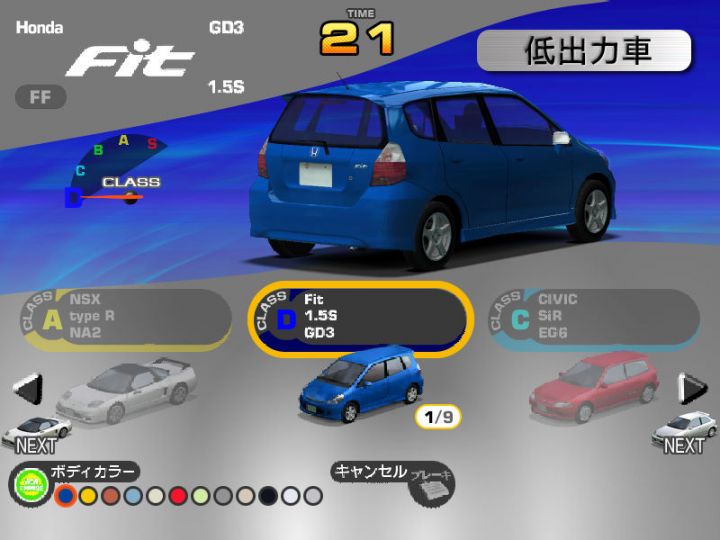
Task: Pick the yellow body color swatch
Action: [x=88, y=496]
